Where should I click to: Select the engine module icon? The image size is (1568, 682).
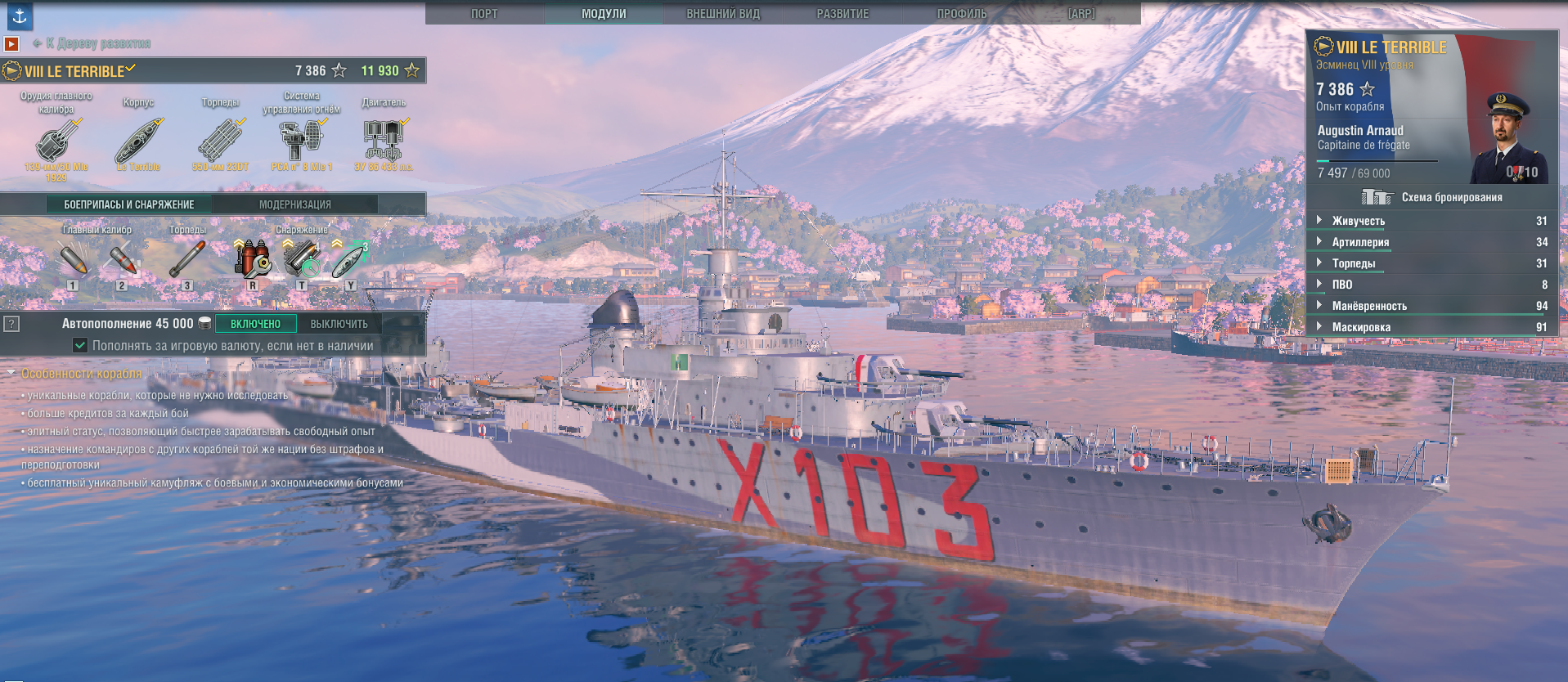coord(384,141)
